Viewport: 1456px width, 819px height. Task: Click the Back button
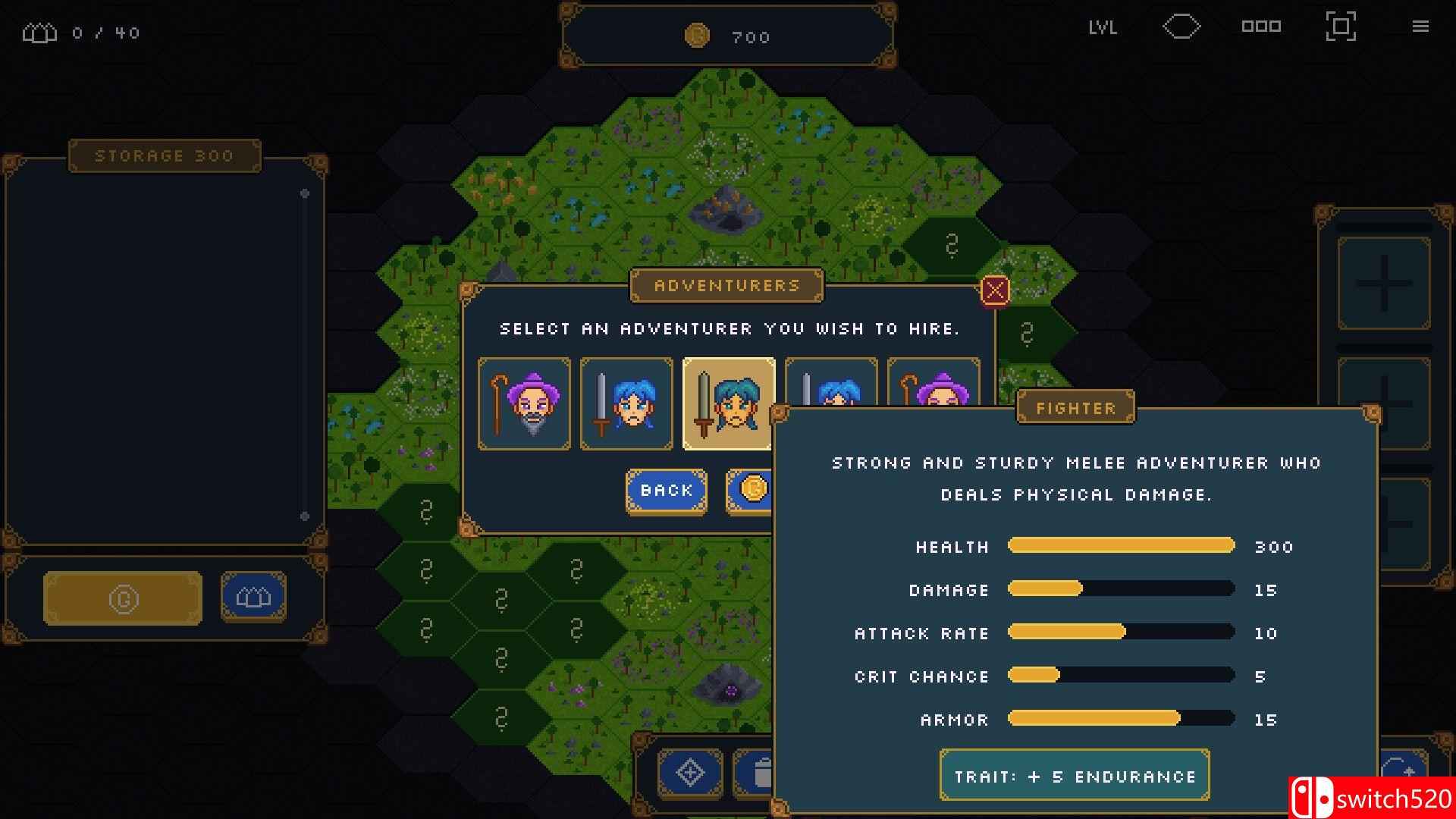click(x=666, y=491)
